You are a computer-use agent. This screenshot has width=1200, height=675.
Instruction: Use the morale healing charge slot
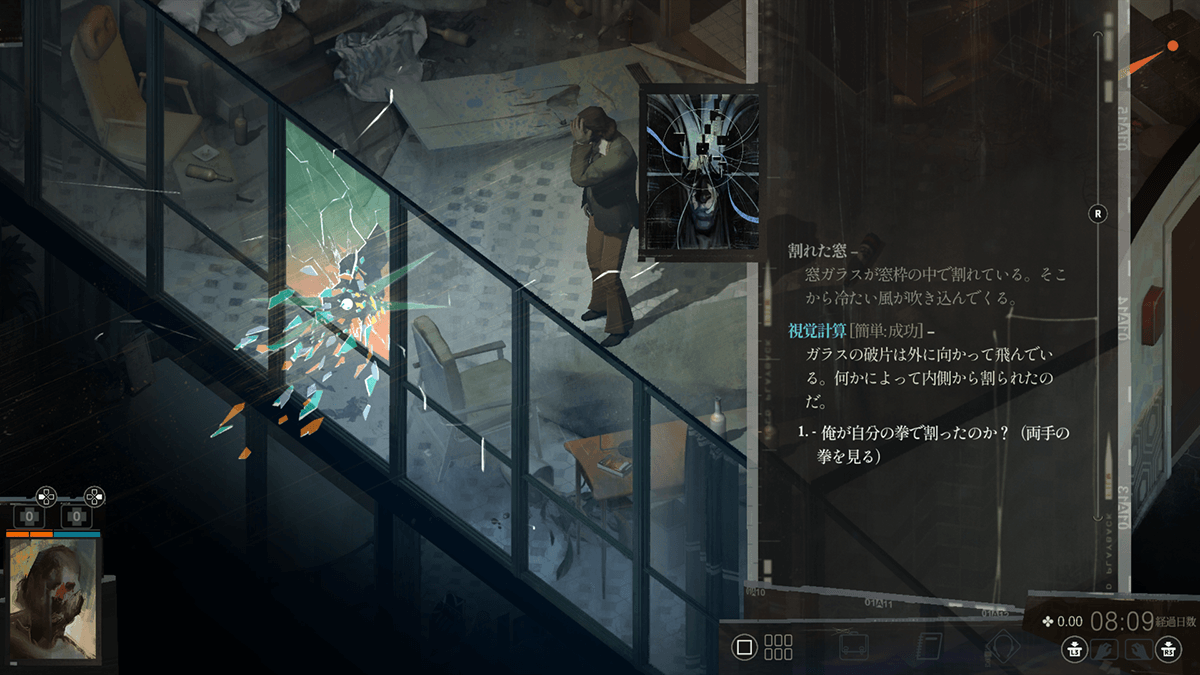[76, 517]
